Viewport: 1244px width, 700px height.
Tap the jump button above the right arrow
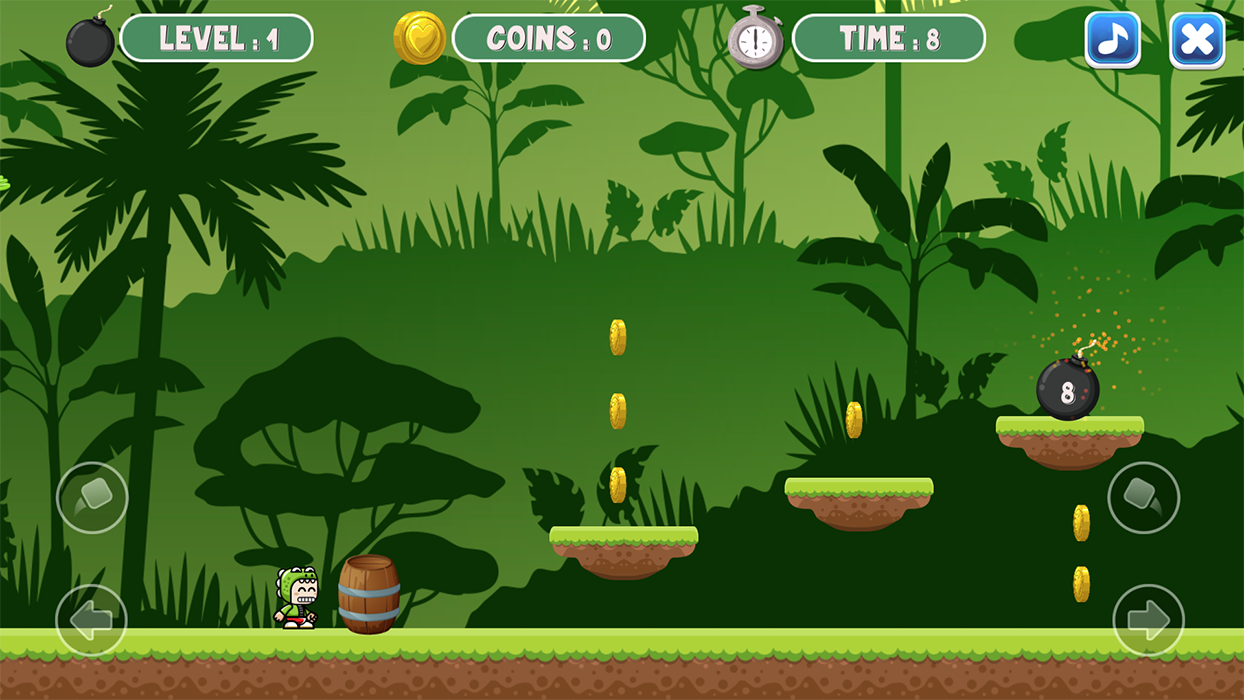tap(1143, 497)
